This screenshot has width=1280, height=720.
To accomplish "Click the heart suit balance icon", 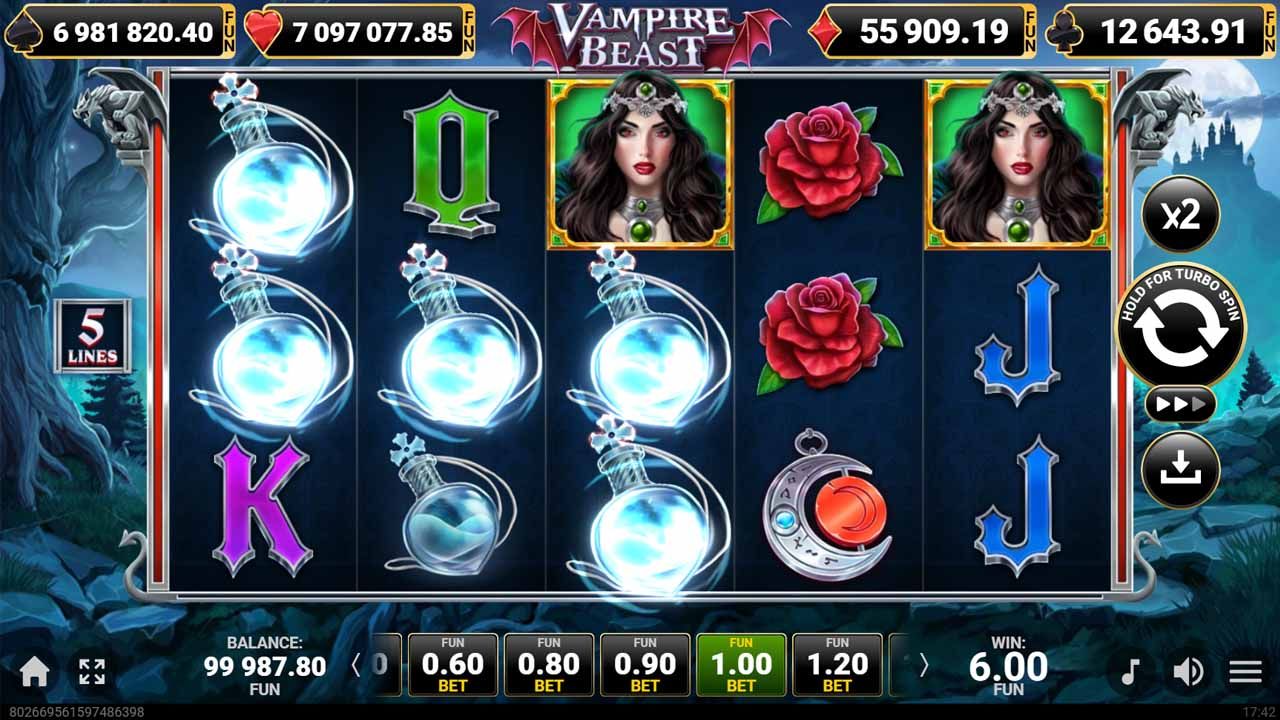I will click(265, 31).
